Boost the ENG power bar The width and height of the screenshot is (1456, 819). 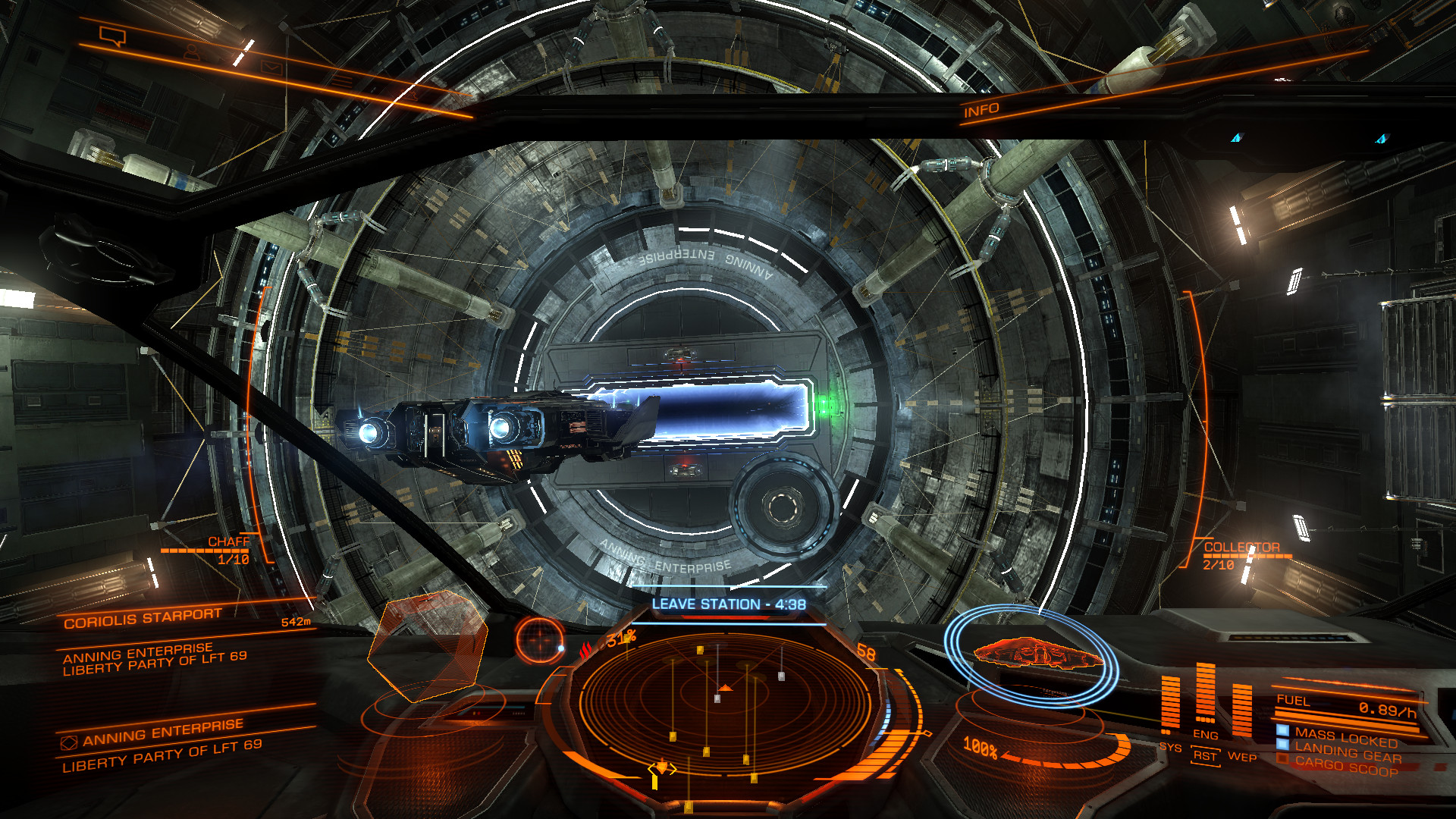(x=1205, y=694)
